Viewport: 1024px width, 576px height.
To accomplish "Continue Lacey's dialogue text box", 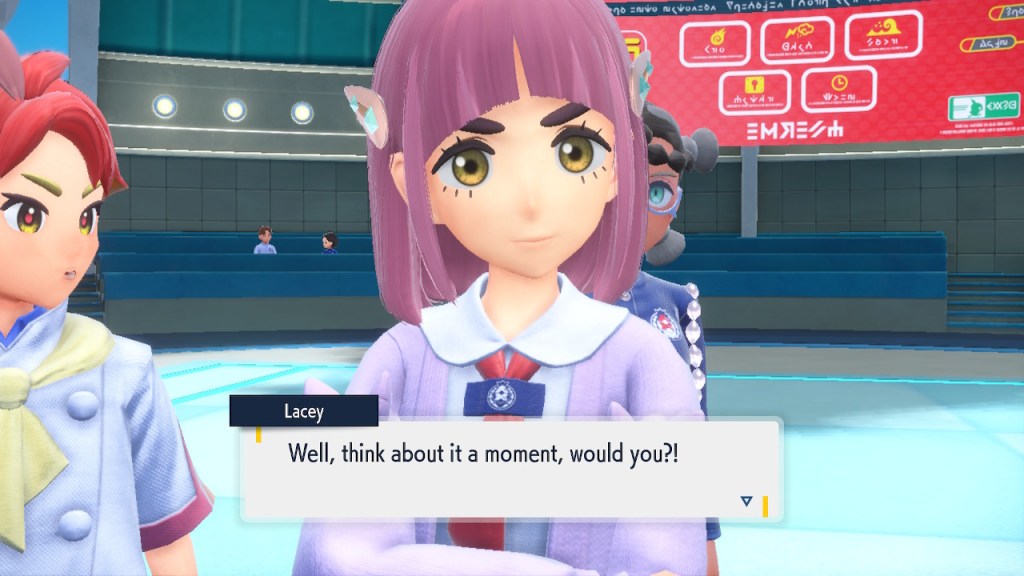I will (510, 468).
